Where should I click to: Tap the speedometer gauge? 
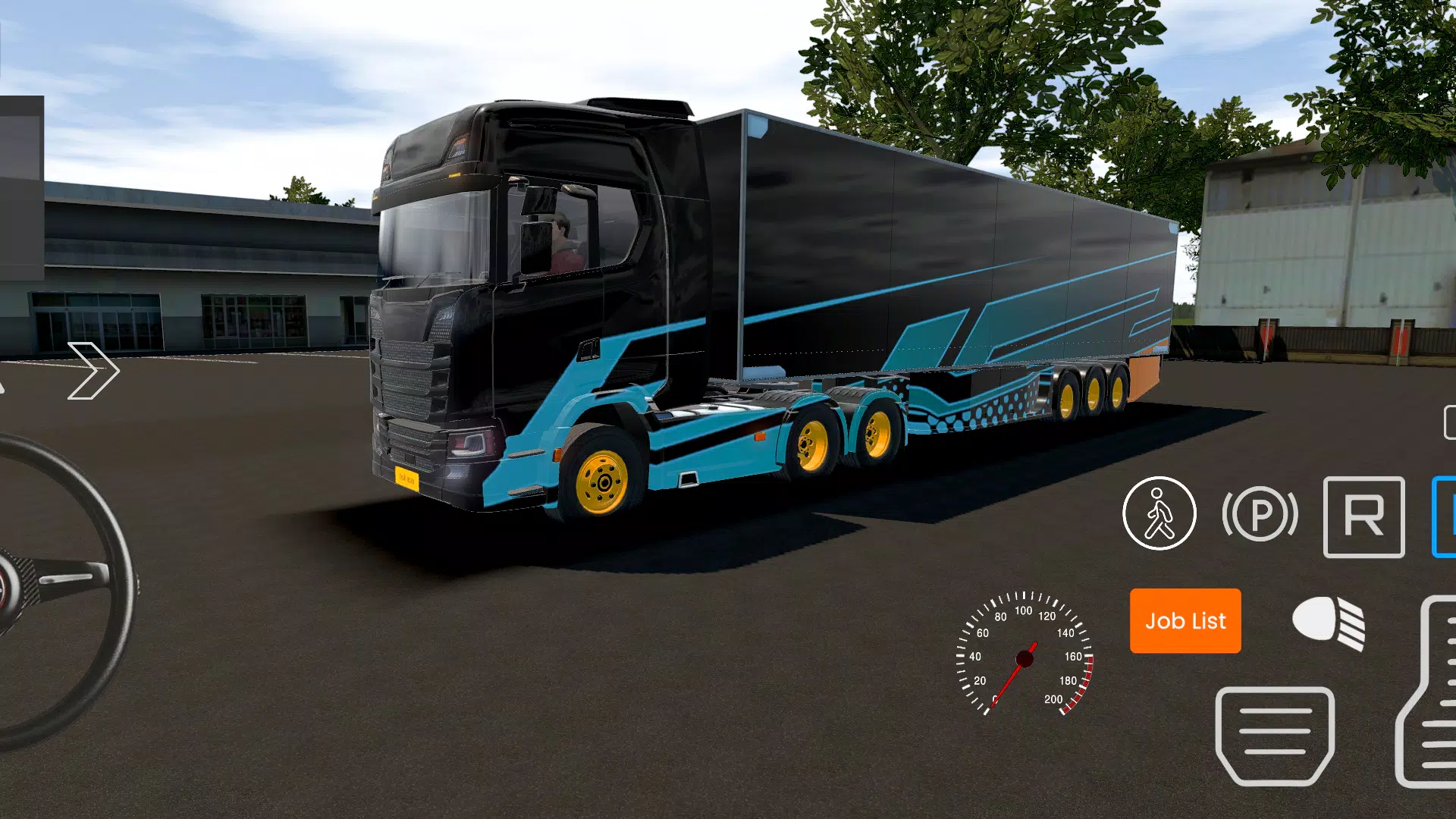(x=1025, y=658)
